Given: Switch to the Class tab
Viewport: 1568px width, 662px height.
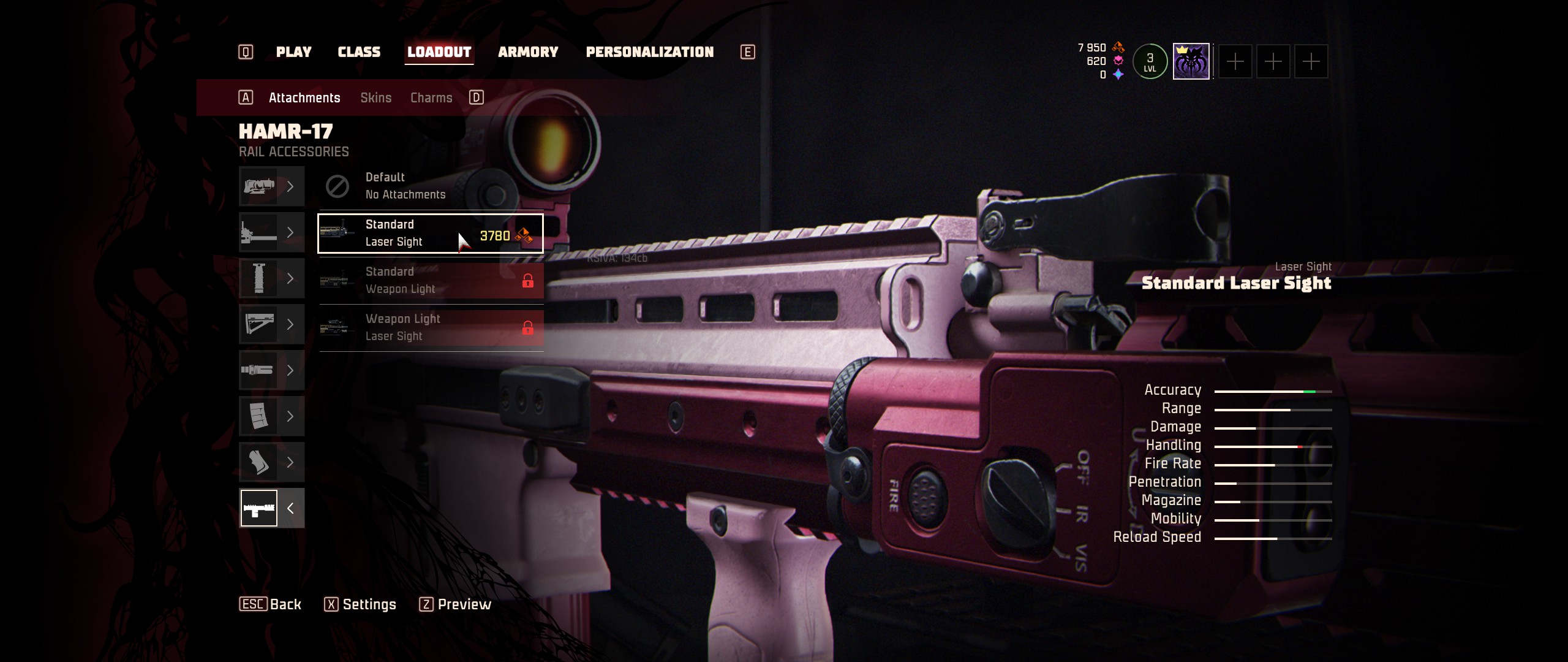Looking at the screenshot, I should coord(359,52).
